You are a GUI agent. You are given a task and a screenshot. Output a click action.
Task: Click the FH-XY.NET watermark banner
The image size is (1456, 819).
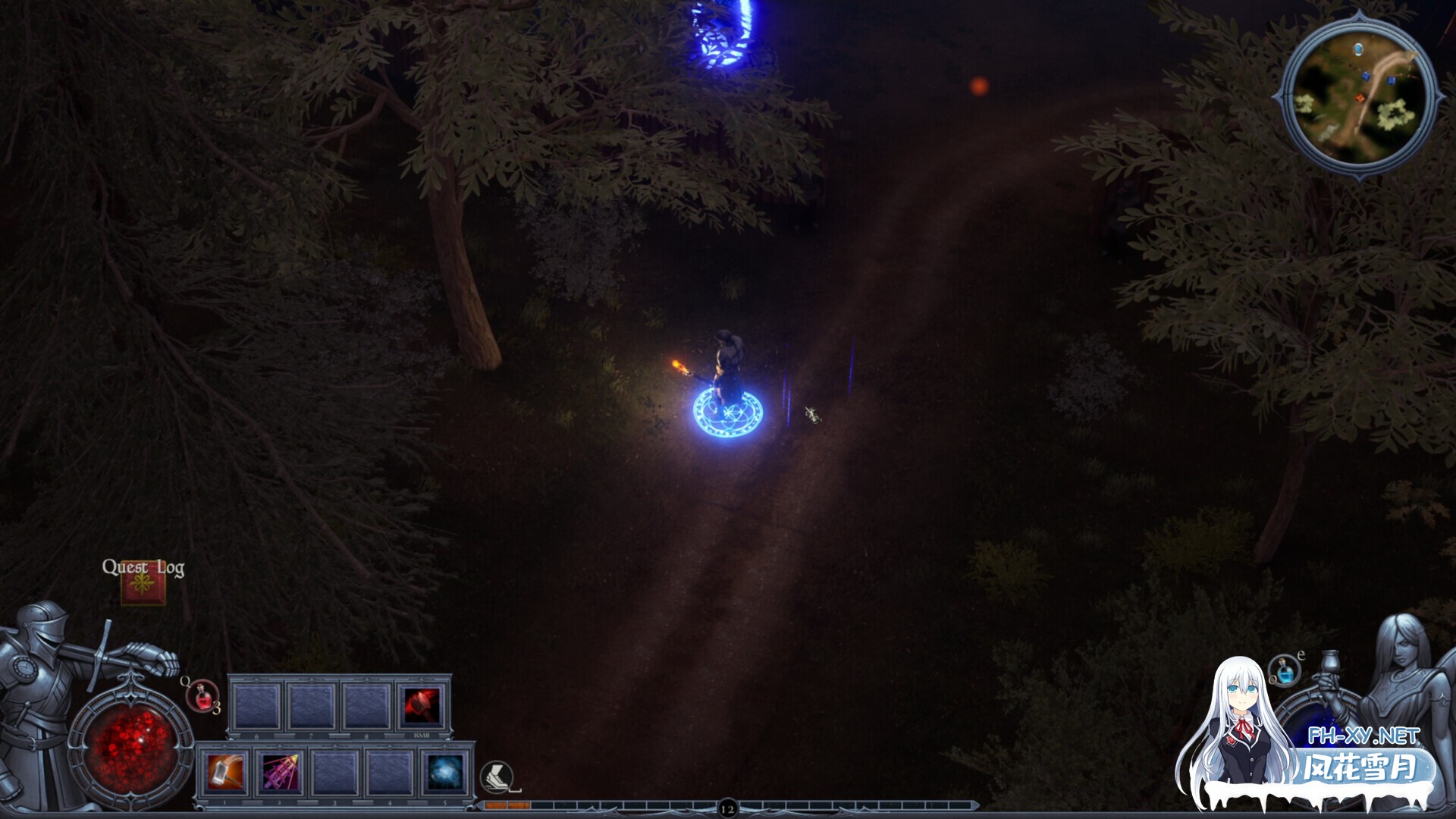coord(1363,756)
